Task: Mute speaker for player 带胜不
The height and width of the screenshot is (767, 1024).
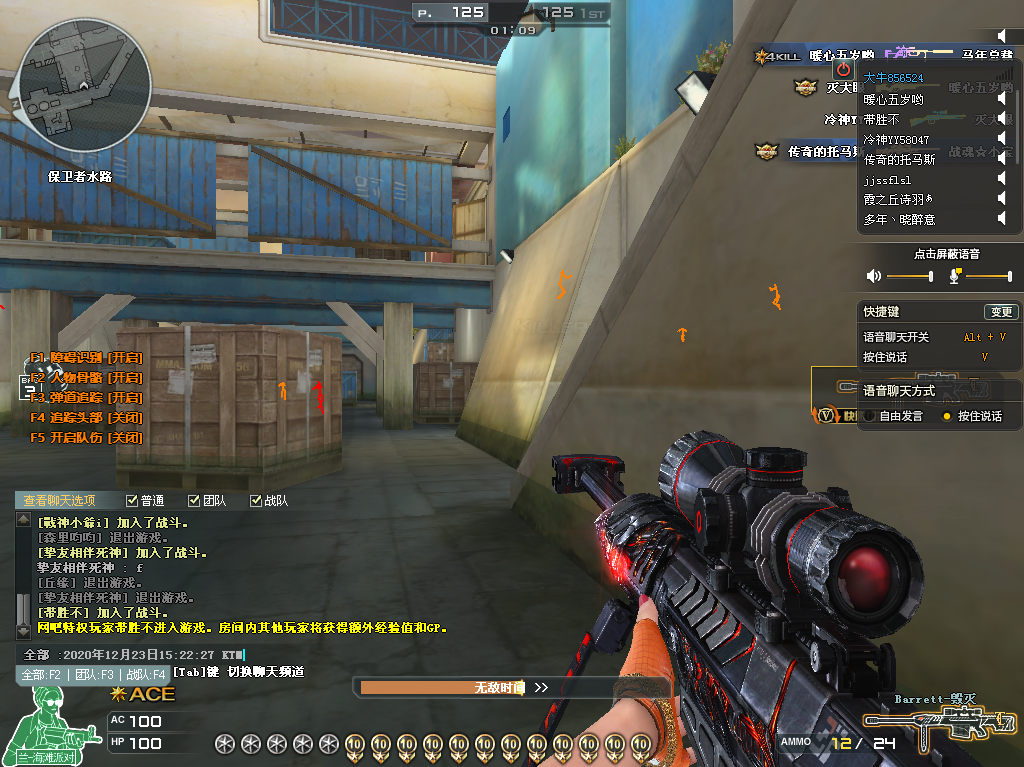Action: [x=1001, y=120]
